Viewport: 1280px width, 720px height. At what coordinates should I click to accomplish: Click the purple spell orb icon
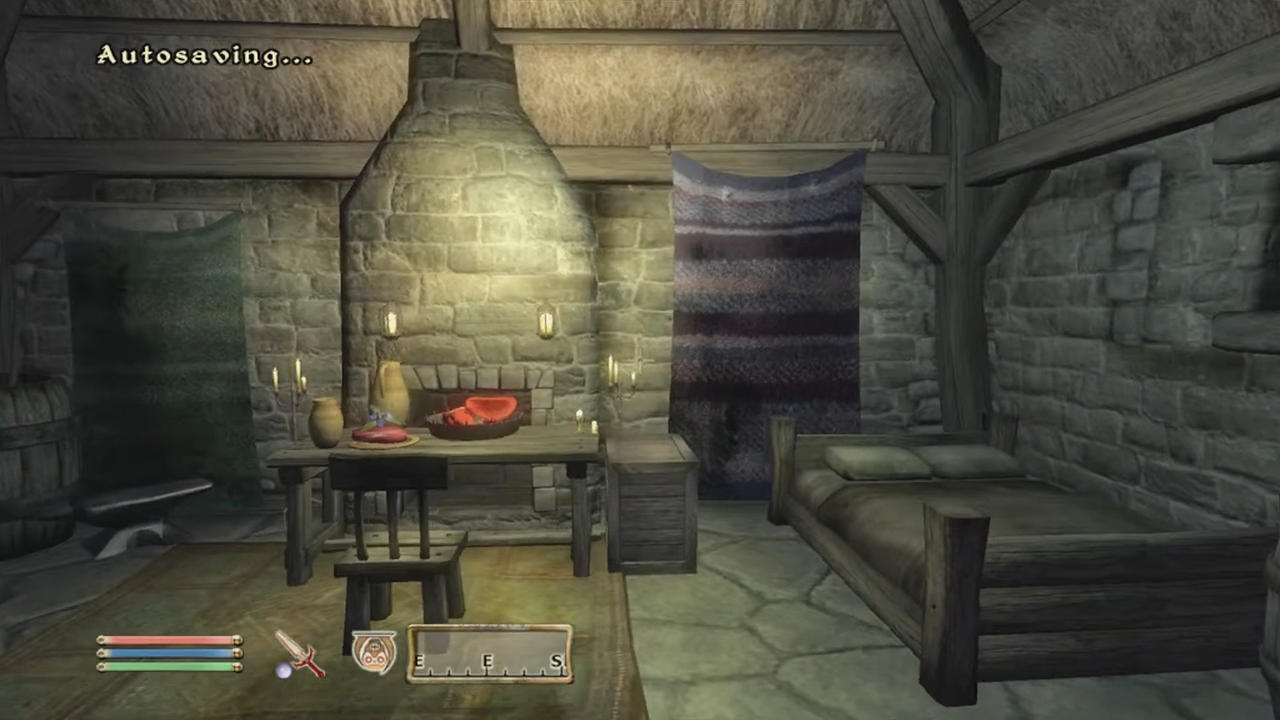click(284, 672)
